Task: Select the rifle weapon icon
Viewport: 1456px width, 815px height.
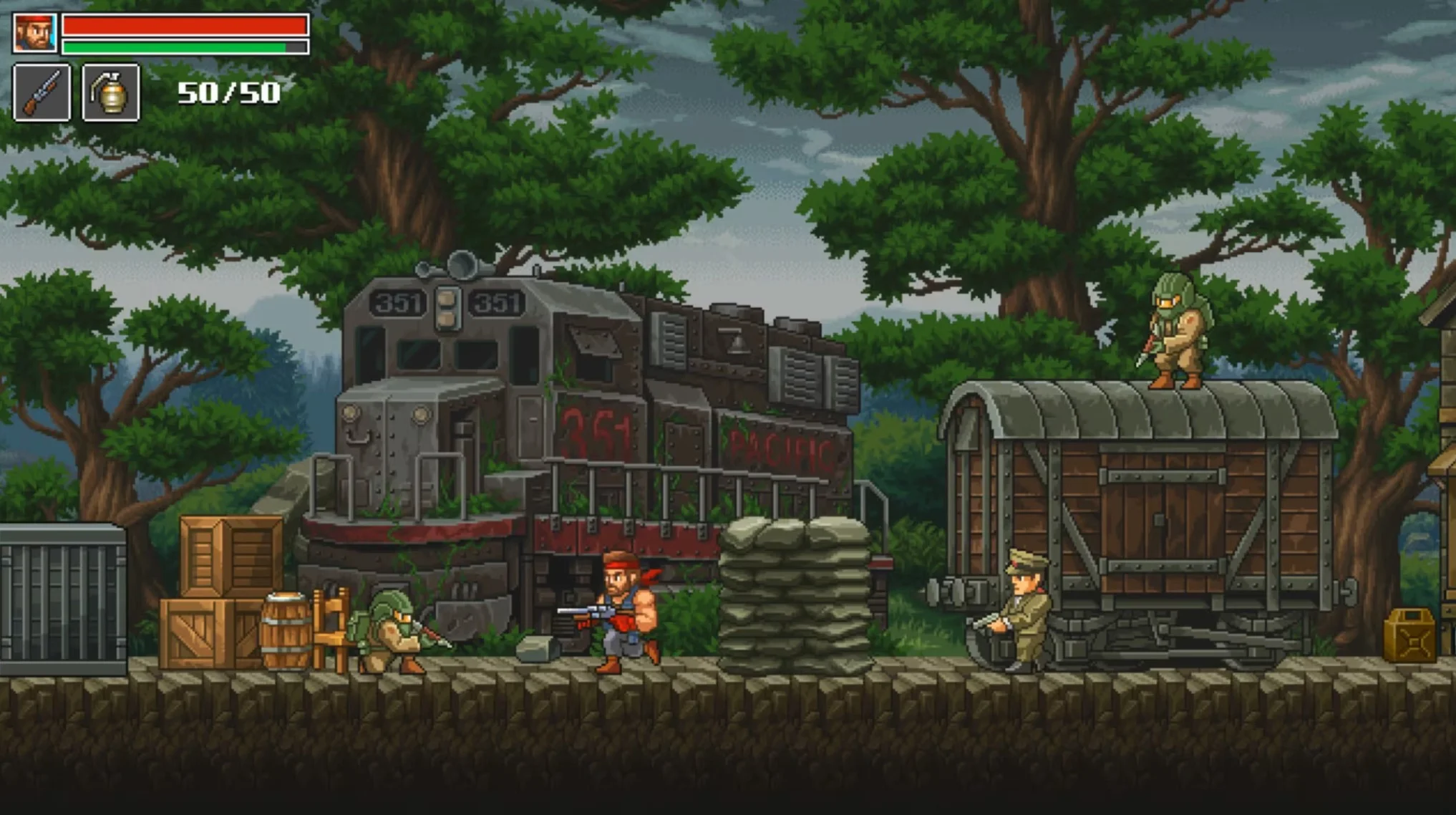Action: coord(41,95)
